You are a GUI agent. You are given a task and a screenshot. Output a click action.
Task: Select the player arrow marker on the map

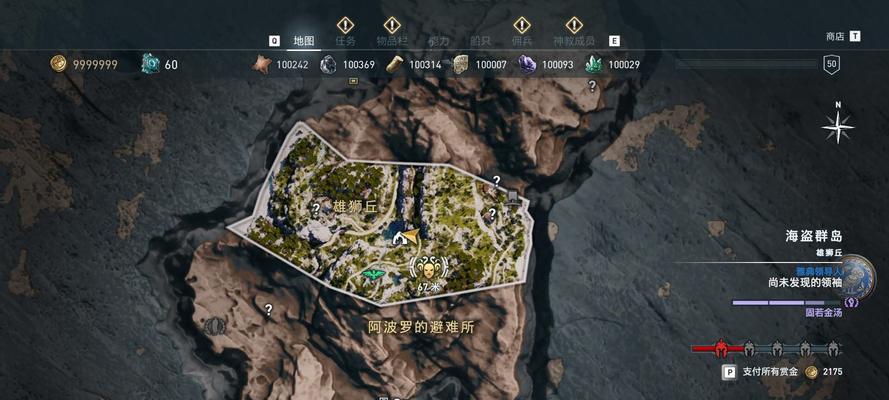(x=407, y=238)
